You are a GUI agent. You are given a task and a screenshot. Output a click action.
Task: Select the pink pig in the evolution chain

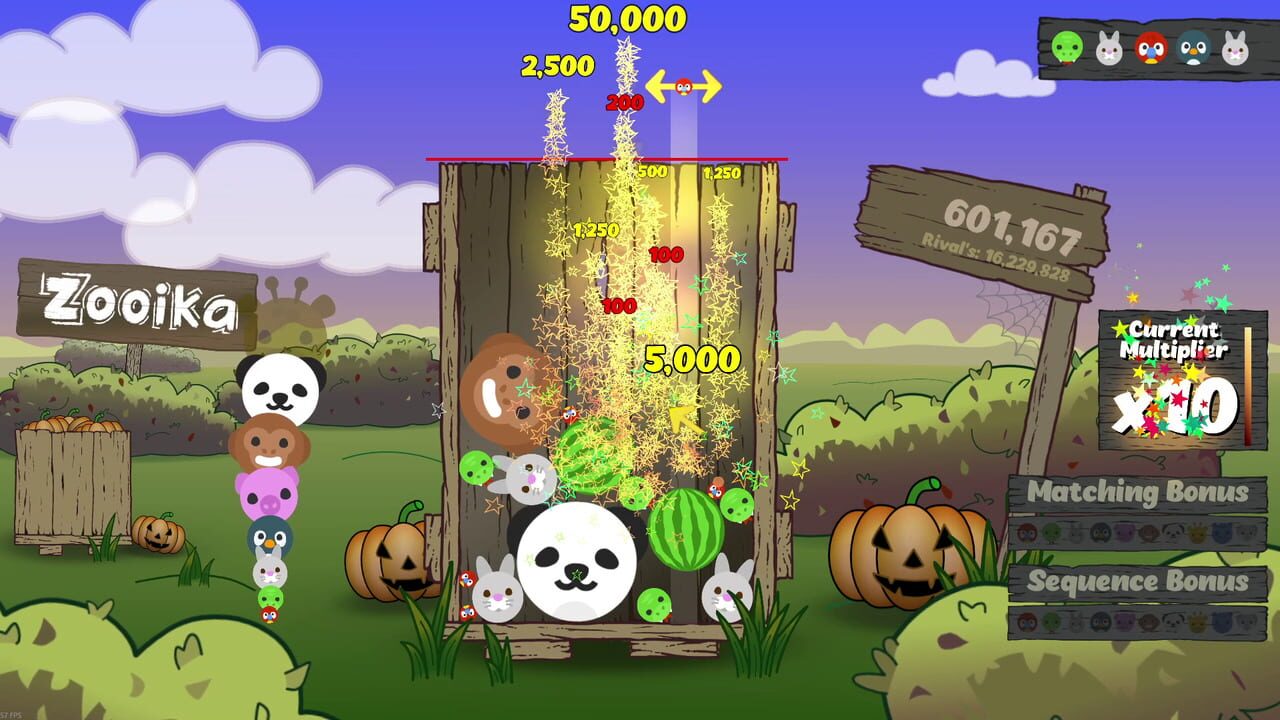[267, 492]
